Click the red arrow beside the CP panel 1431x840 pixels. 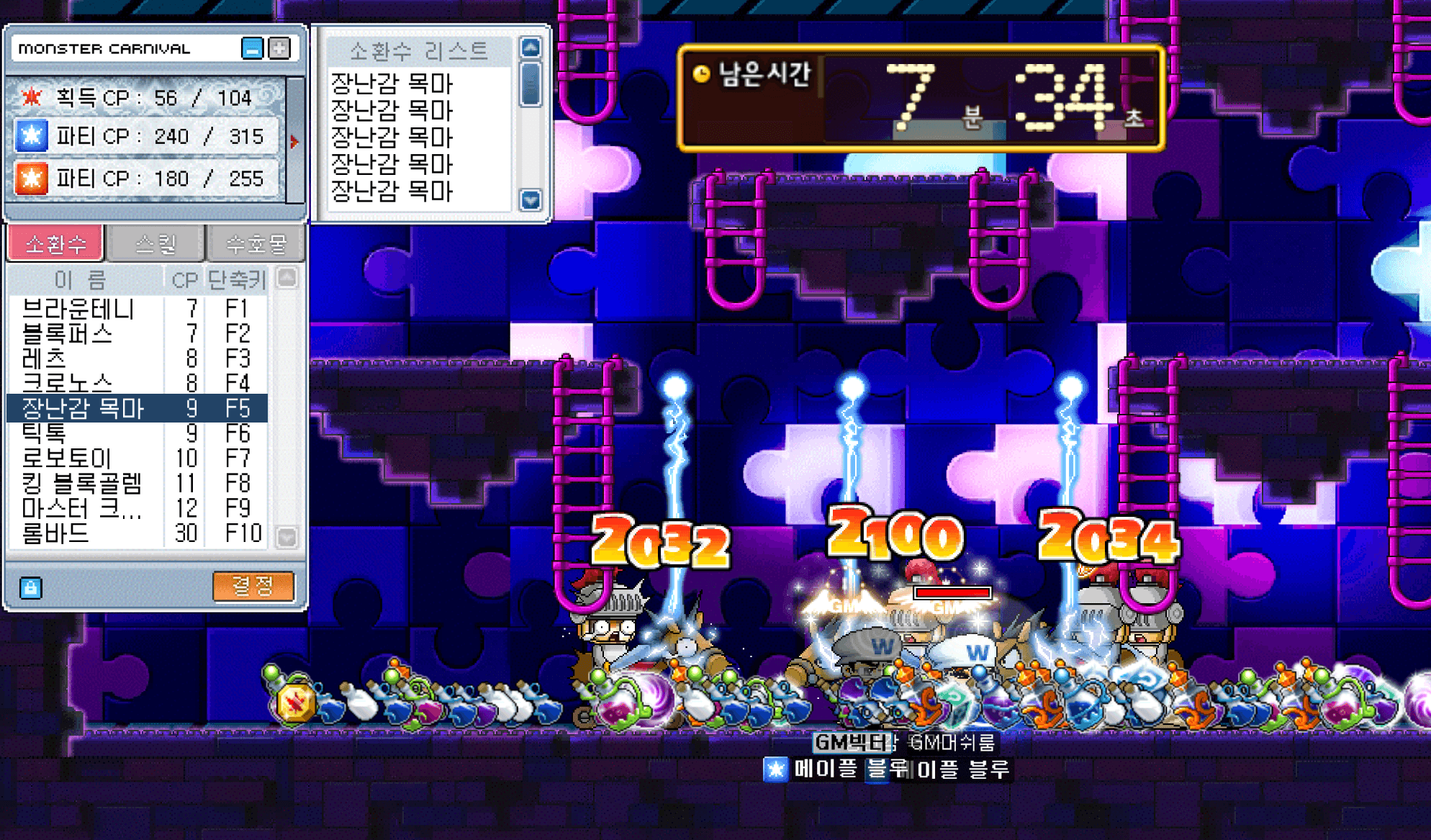coord(294,142)
